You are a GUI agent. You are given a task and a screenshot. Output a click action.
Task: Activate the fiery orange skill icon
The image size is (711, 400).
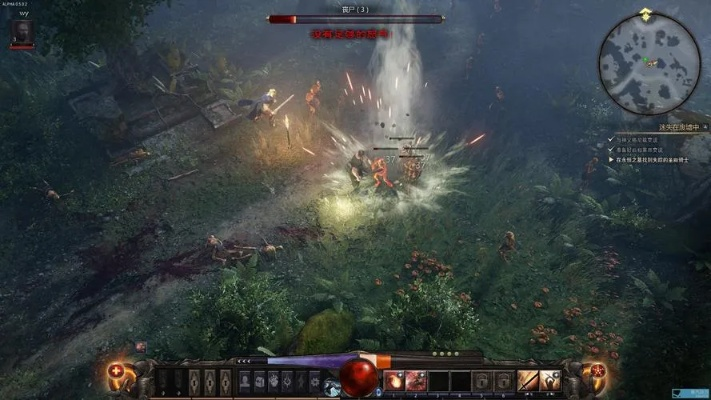click(x=394, y=380)
